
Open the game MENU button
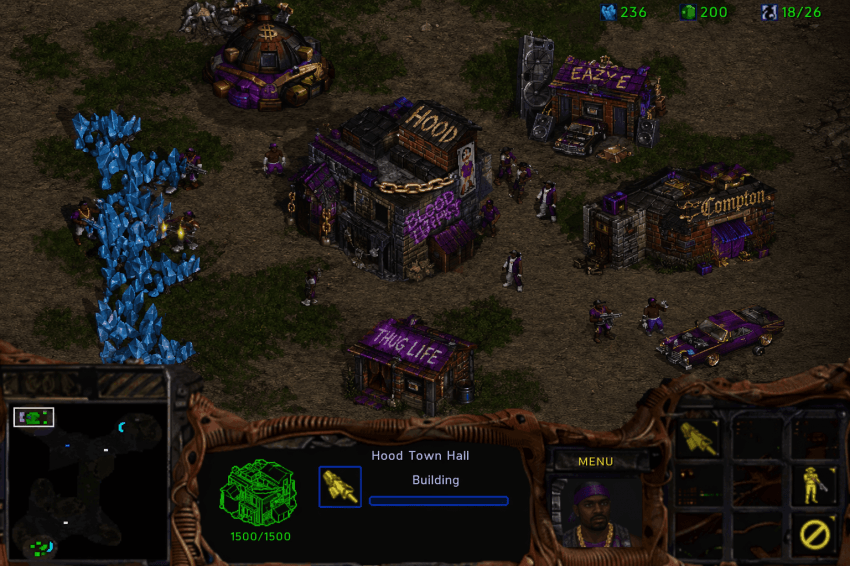[x=595, y=461]
